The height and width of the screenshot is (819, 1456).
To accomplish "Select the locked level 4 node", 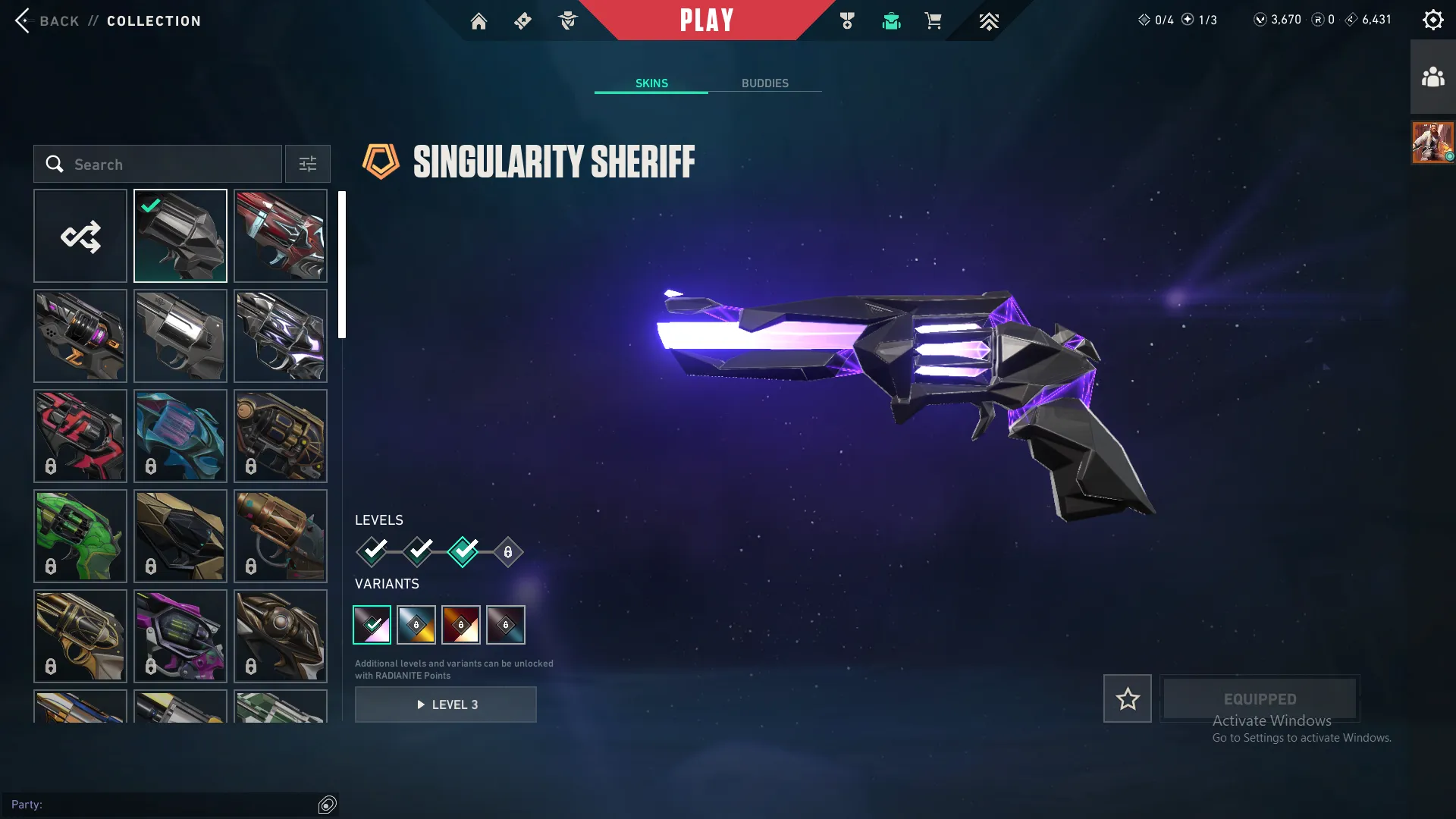I will pyautogui.click(x=507, y=552).
